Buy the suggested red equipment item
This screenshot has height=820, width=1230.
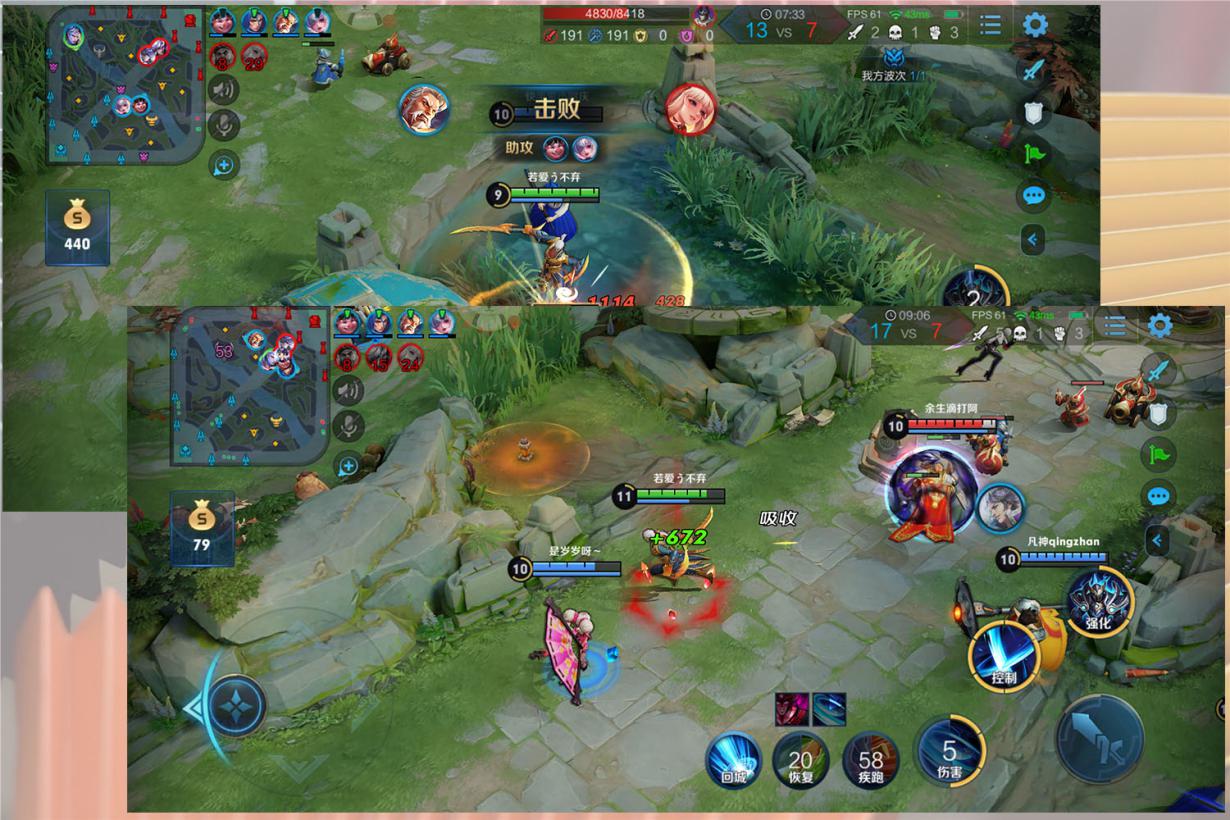click(791, 709)
